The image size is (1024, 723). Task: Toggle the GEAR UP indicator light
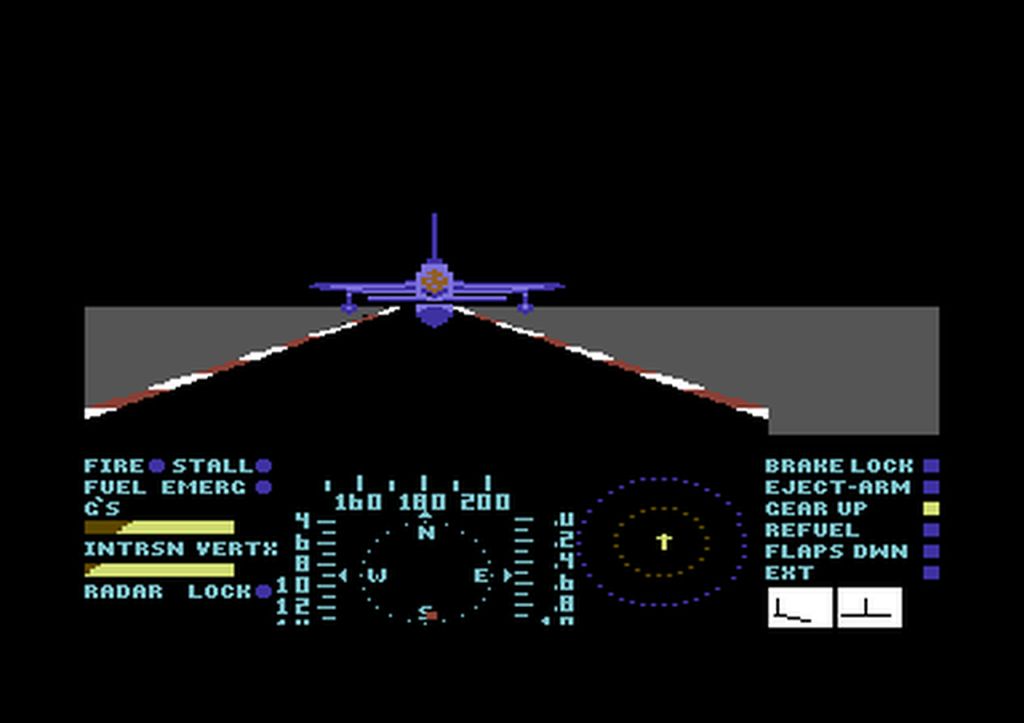931,508
